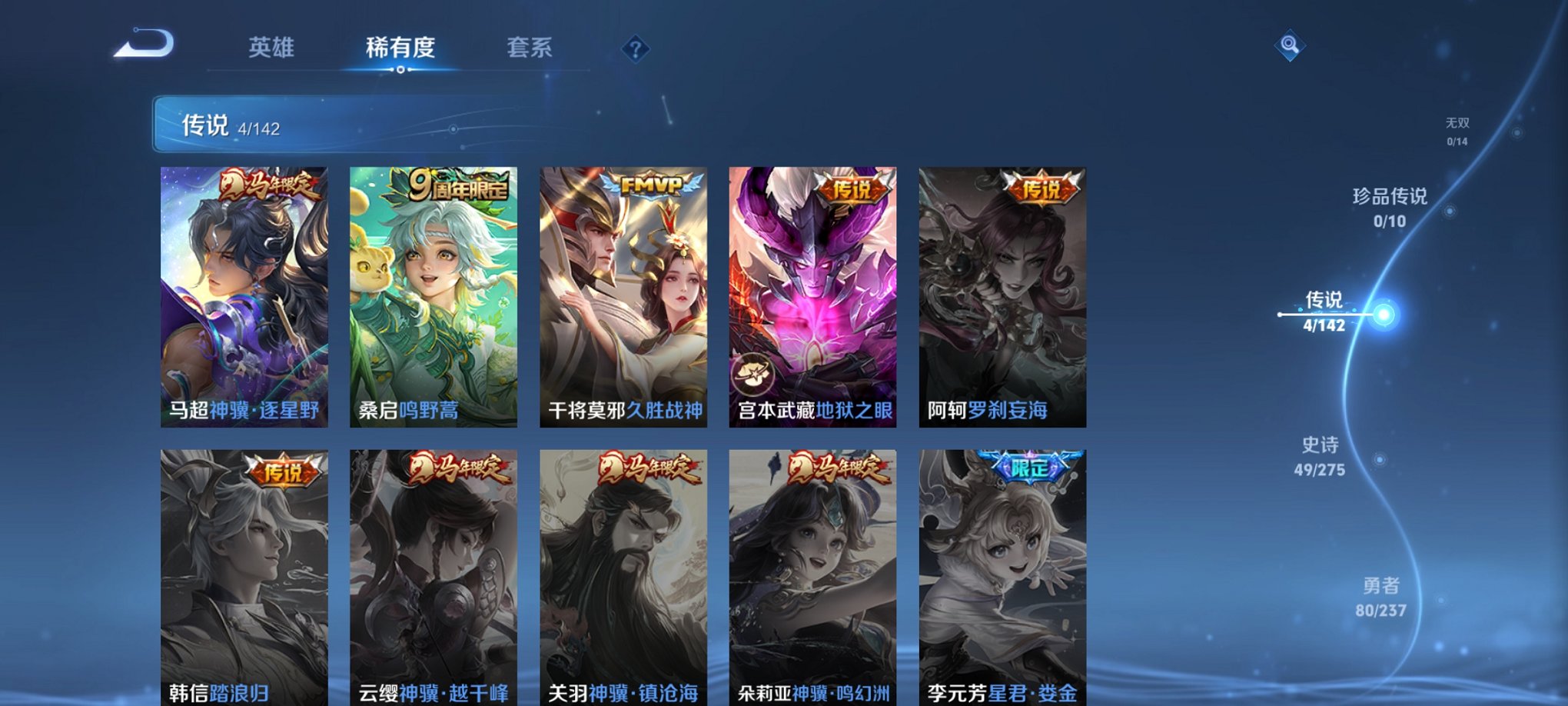Image resolution: width=1568 pixels, height=706 pixels.
Task: Switch to the 英雄 tab
Action: (268, 48)
